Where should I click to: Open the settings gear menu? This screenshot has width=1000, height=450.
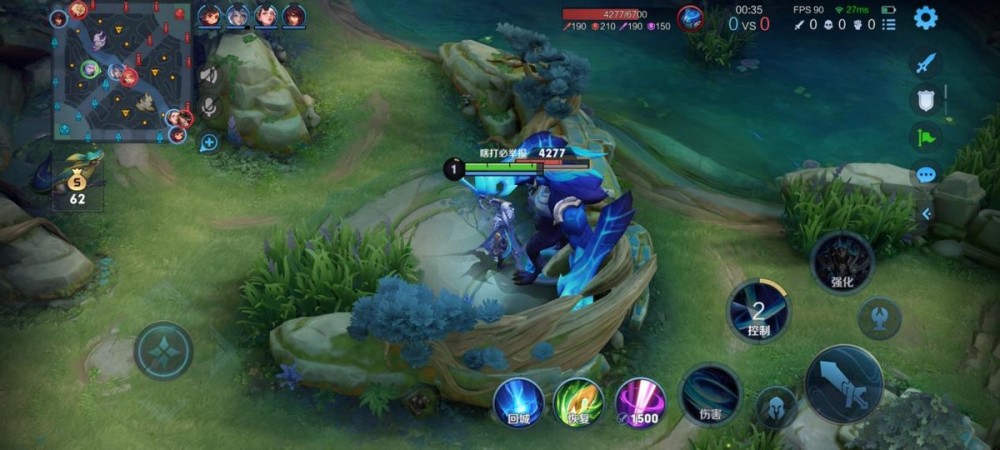926,17
